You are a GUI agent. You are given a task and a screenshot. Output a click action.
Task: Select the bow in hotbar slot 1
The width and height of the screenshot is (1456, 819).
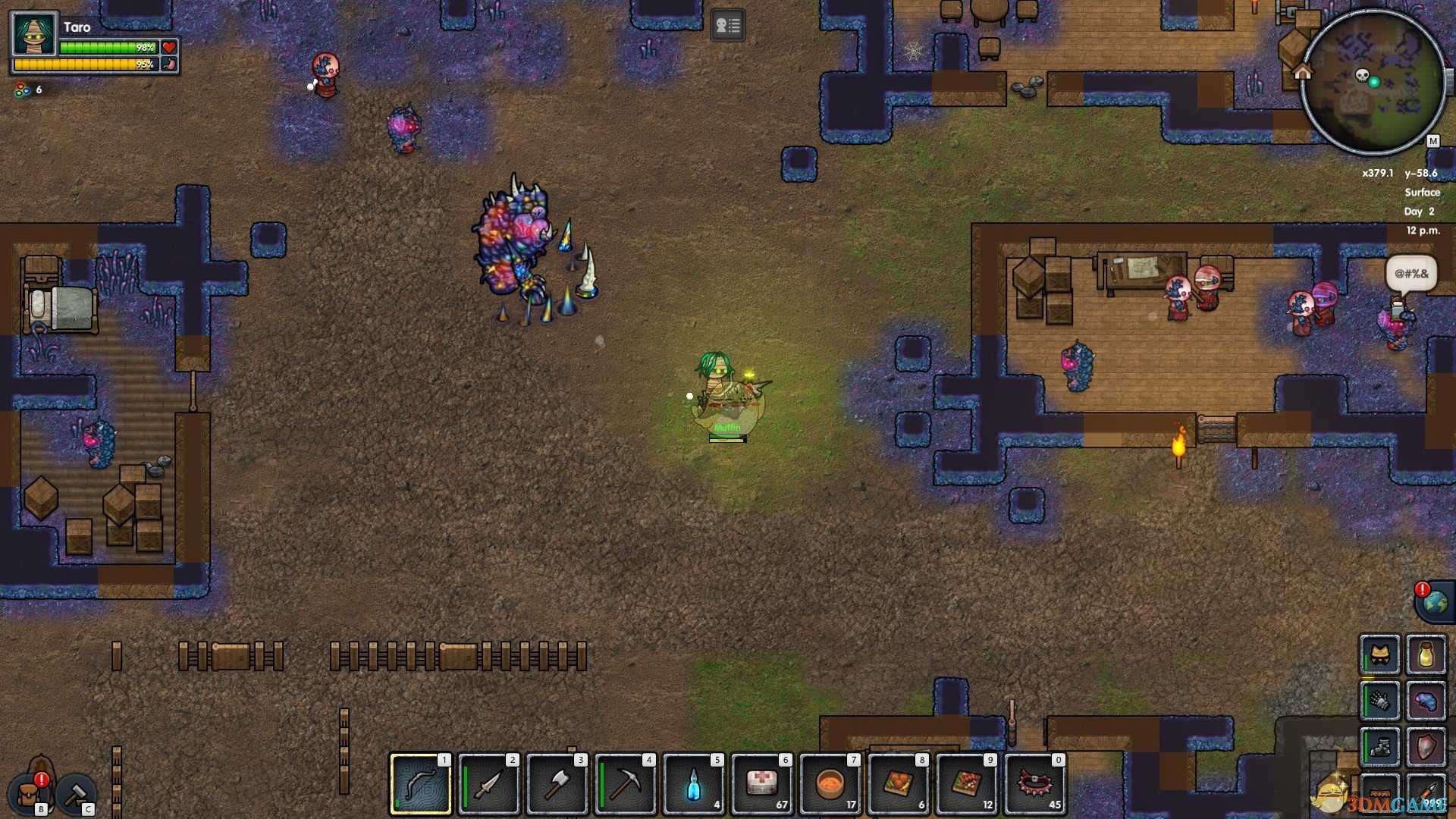421,784
